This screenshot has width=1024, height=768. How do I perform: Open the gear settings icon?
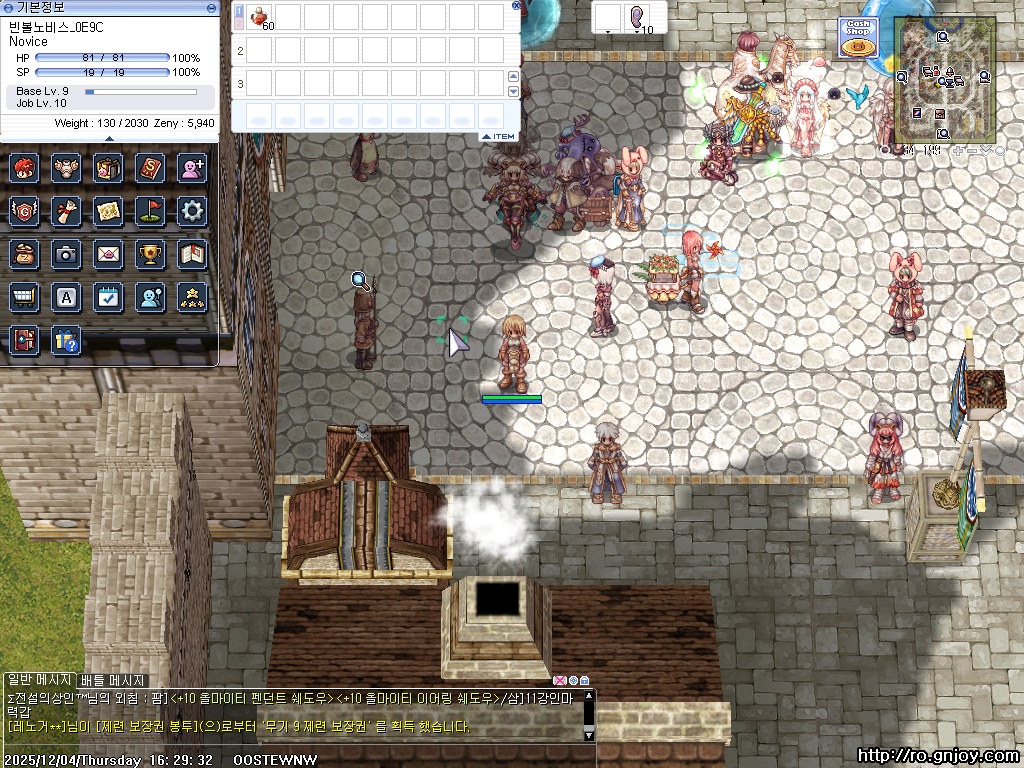click(191, 210)
